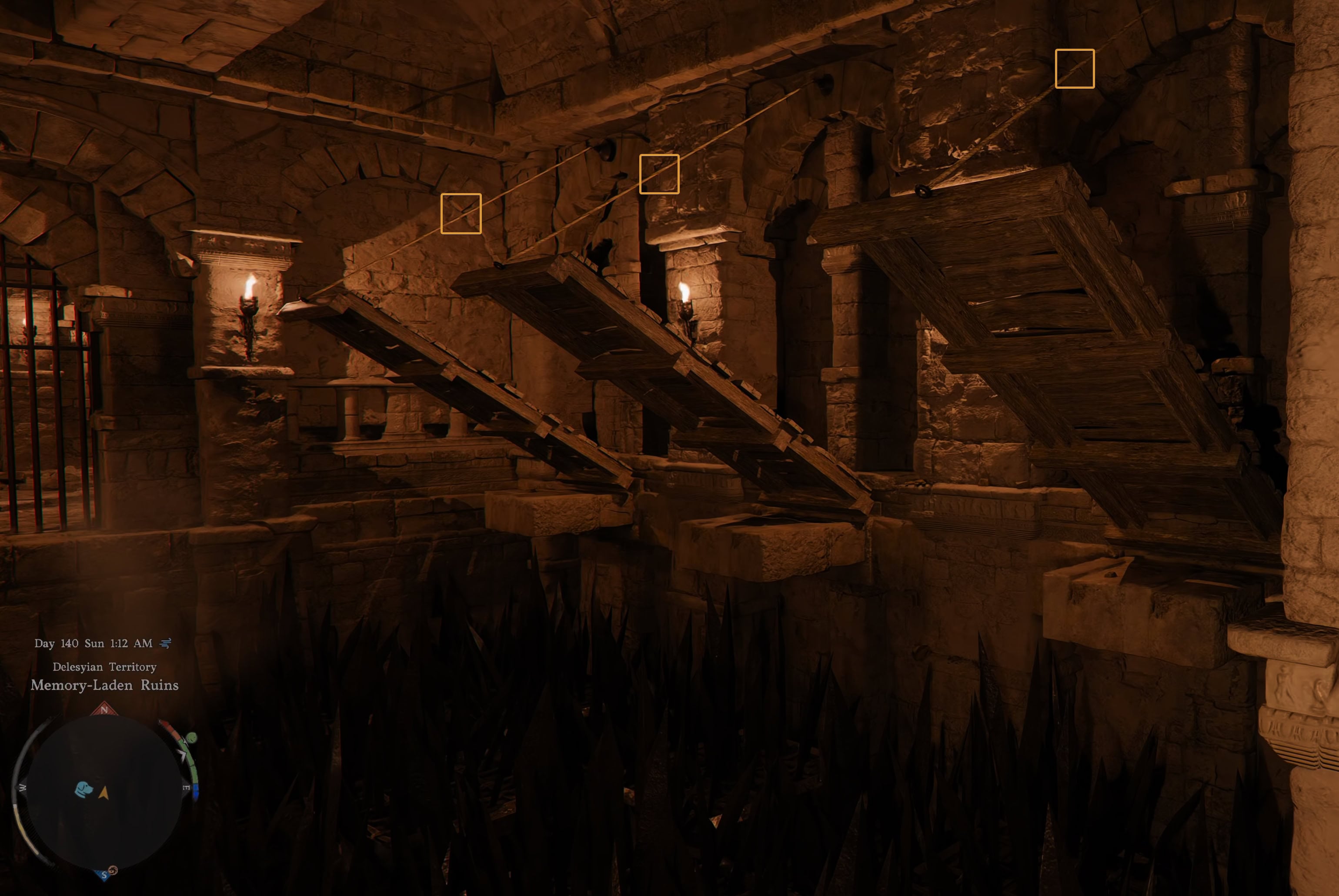Click the blue segment of the compass arc

[195, 791]
